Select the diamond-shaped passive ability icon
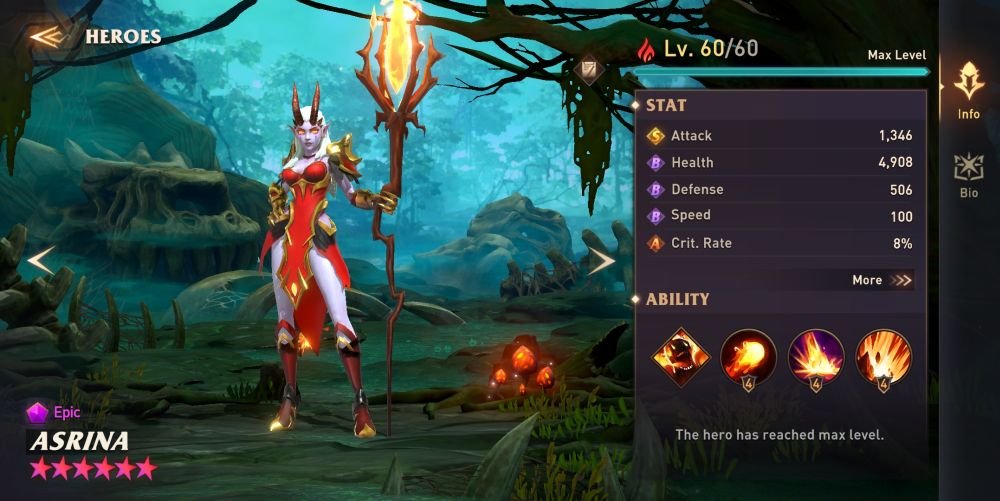Image resolution: width=1000 pixels, height=501 pixels. (x=681, y=356)
